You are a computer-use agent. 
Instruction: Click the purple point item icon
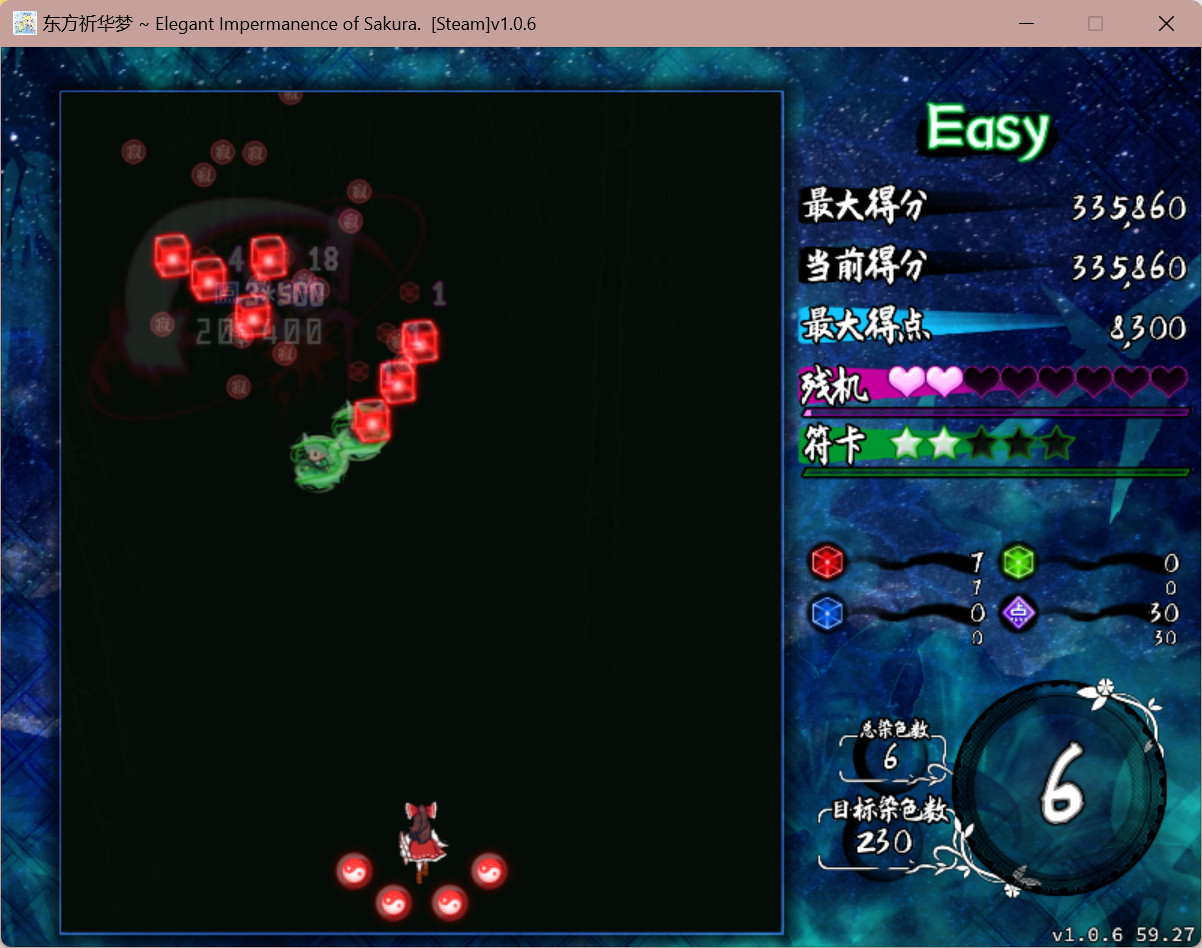pos(1018,612)
